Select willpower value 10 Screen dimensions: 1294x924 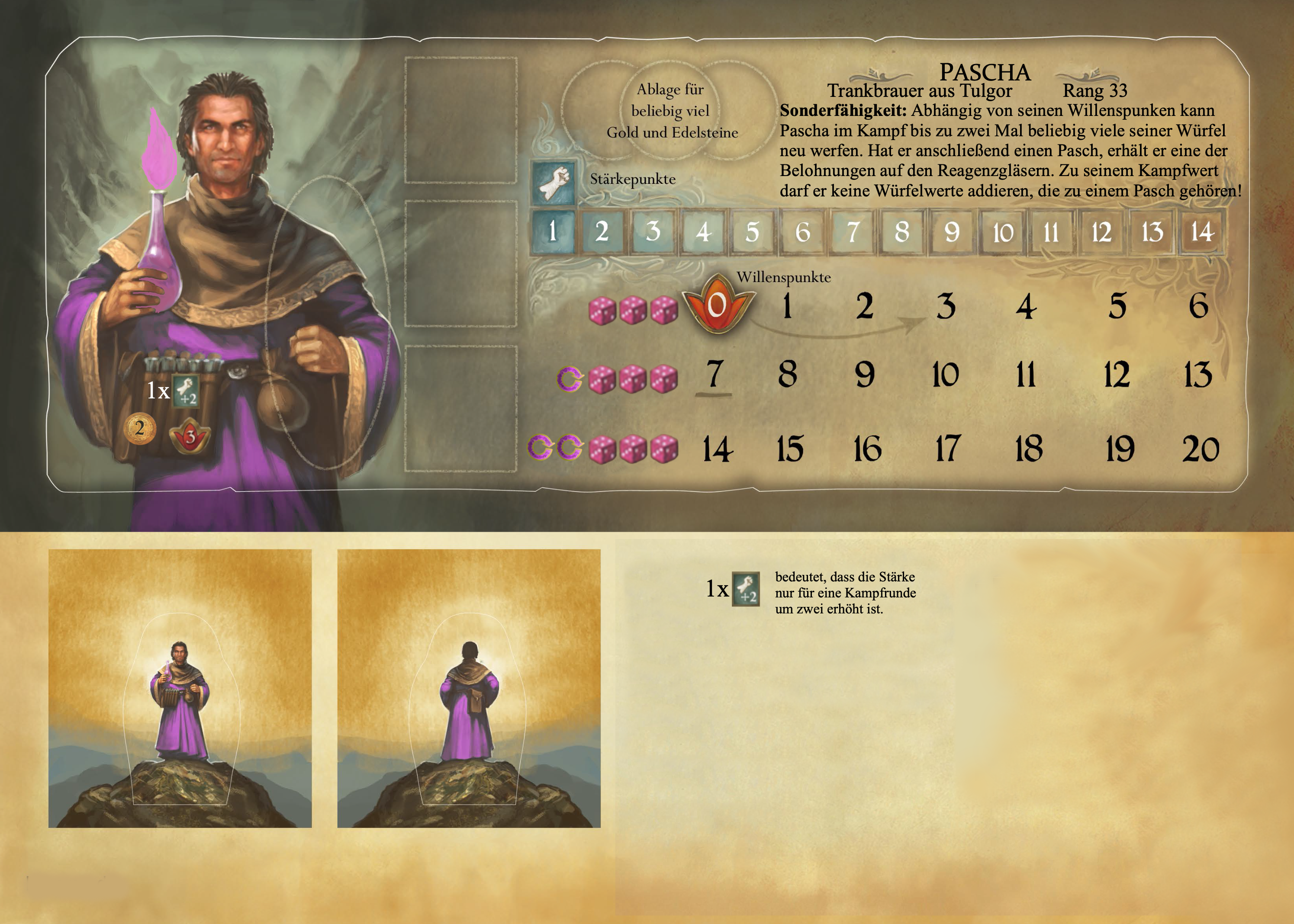pos(945,375)
